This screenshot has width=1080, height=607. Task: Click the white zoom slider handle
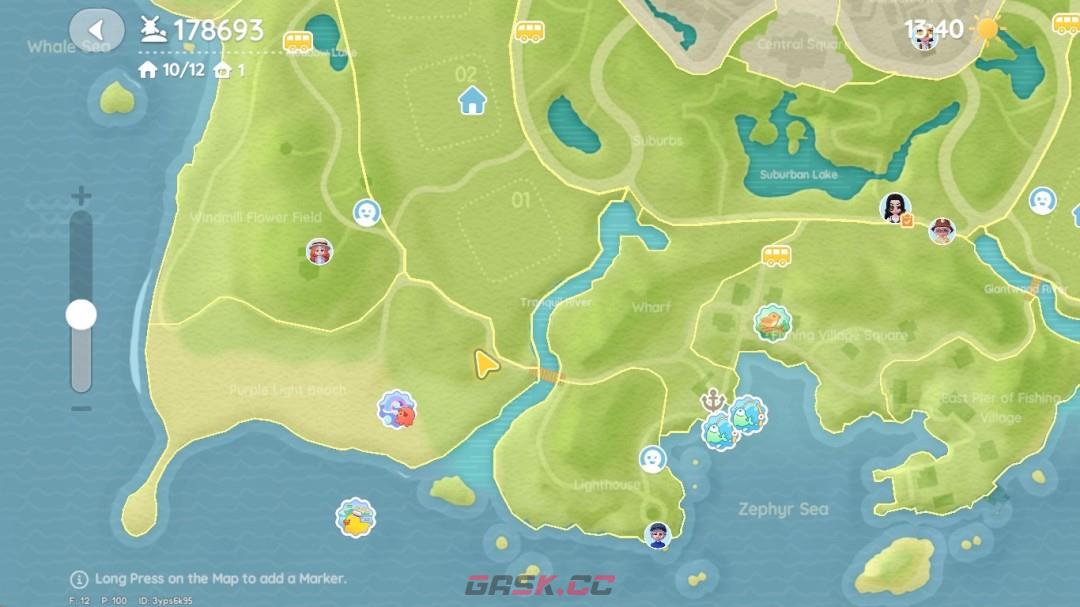[81, 315]
